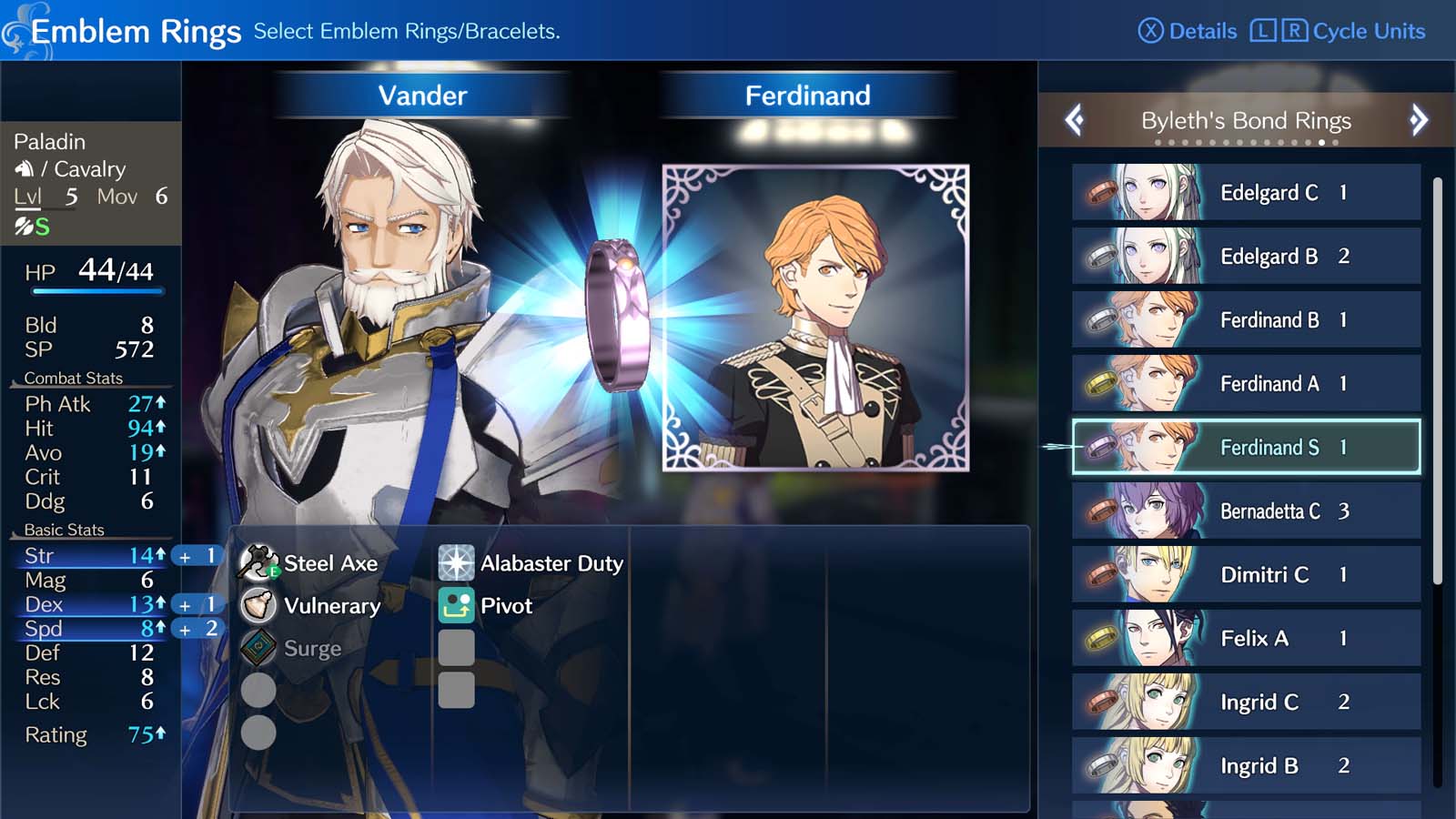Click the Edelgard C ring icon
This screenshot has width=1456, height=819.
1102,193
